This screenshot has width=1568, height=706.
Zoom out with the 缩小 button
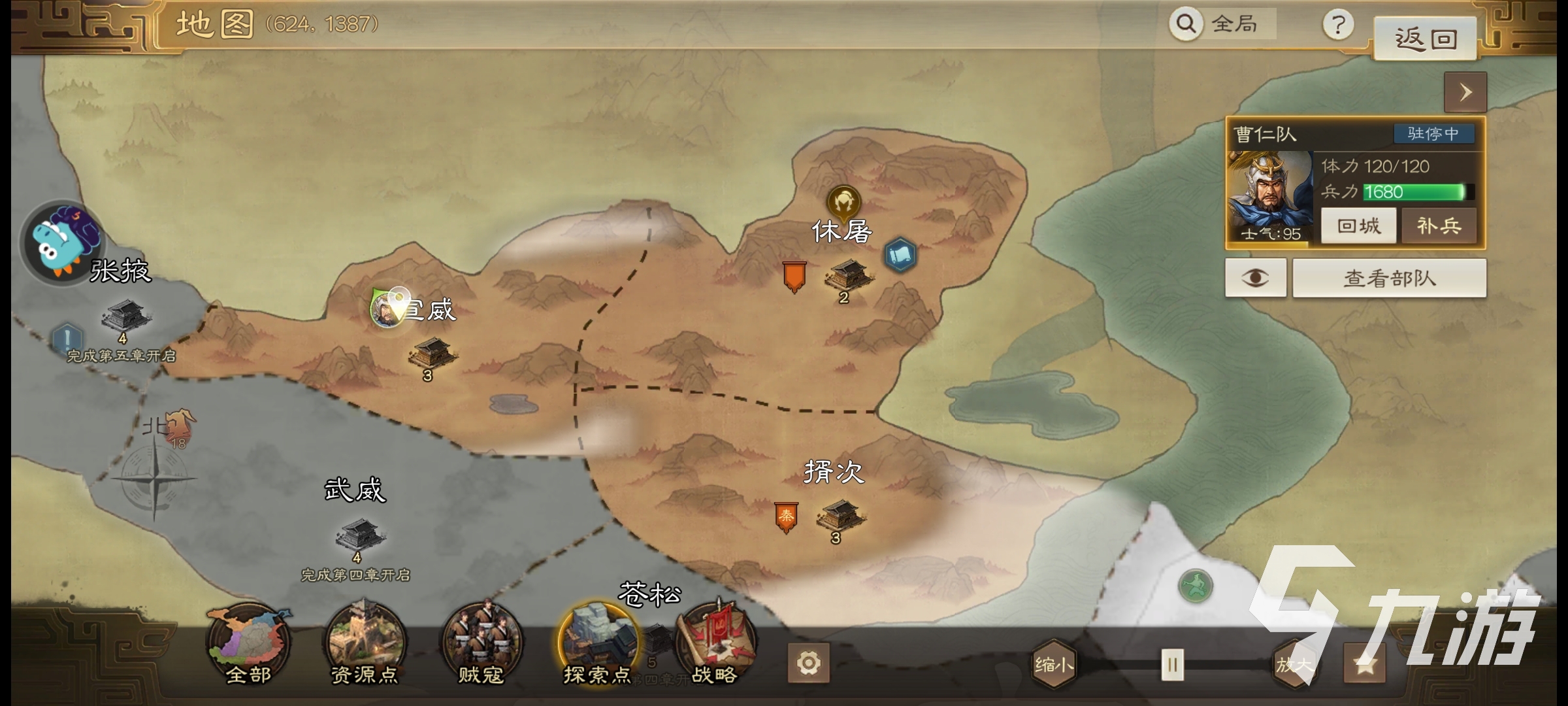1053,665
